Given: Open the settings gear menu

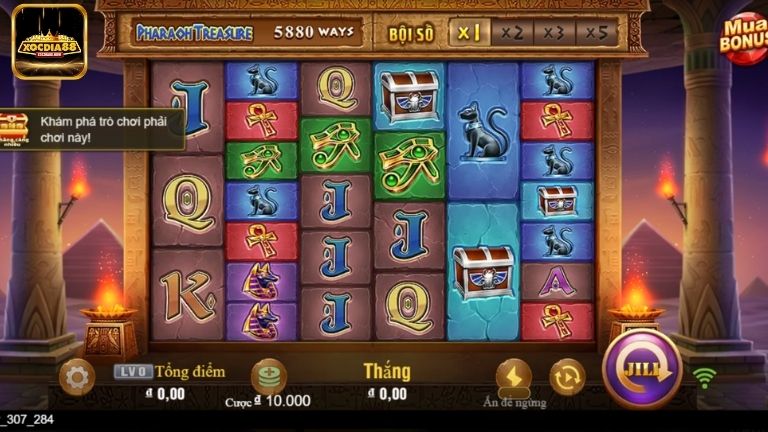Looking at the screenshot, I should pyautogui.click(x=76, y=376).
